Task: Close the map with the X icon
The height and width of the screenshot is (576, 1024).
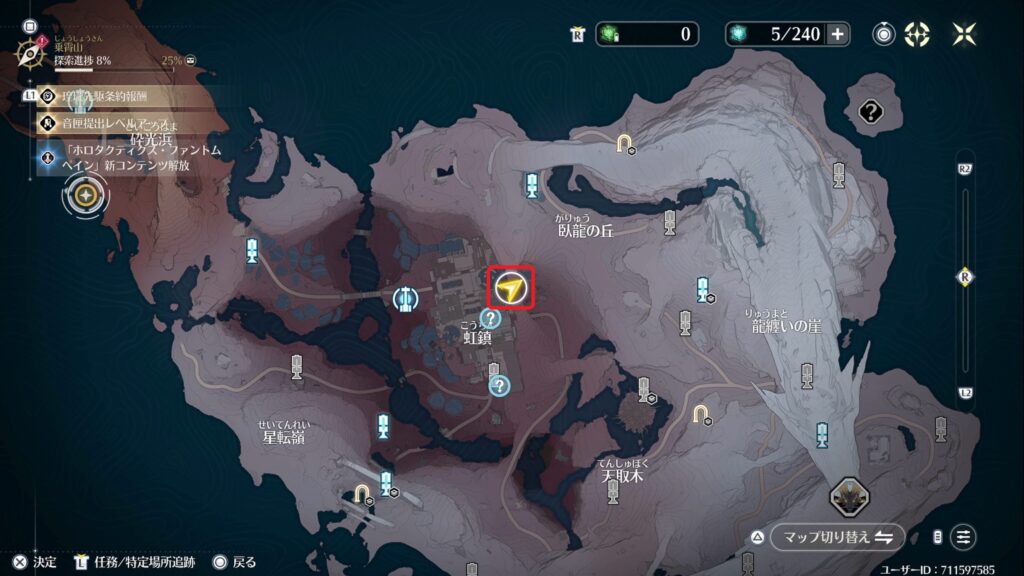Action: coord(964,34)
